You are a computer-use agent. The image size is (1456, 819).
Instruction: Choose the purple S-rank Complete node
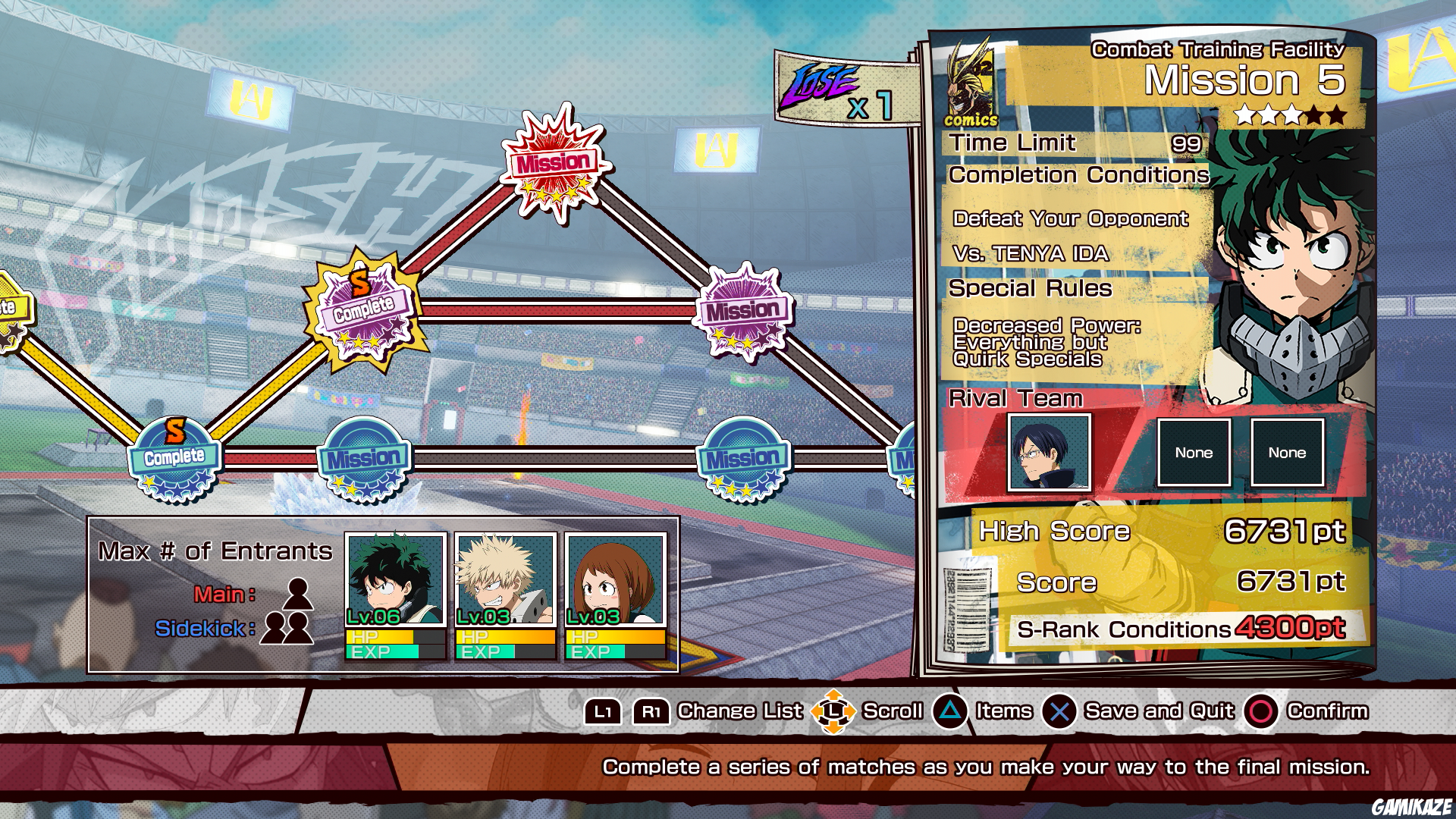coord(364,309)
